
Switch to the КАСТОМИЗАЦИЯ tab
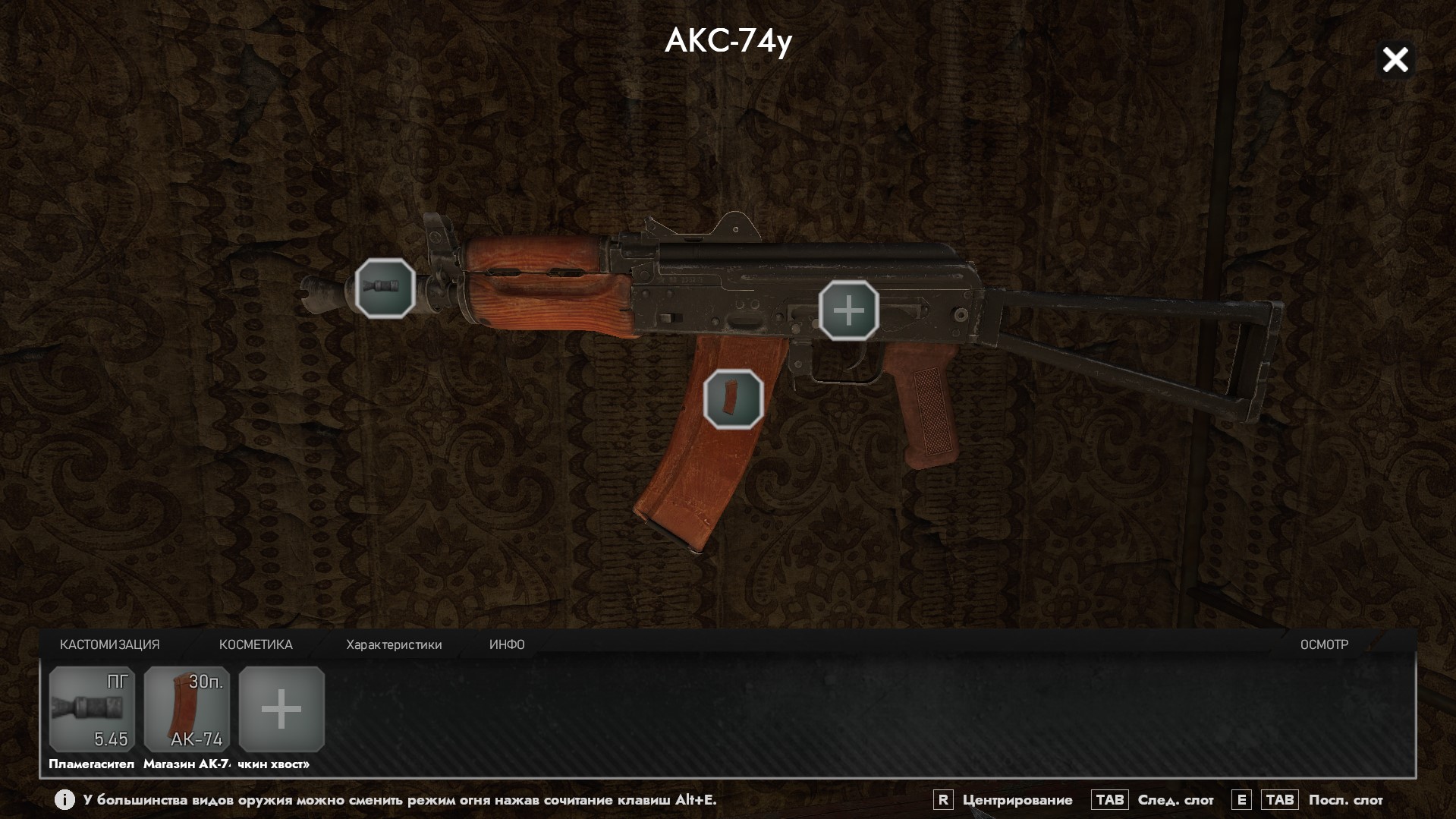pyautogui.click(x=110, y=644)
